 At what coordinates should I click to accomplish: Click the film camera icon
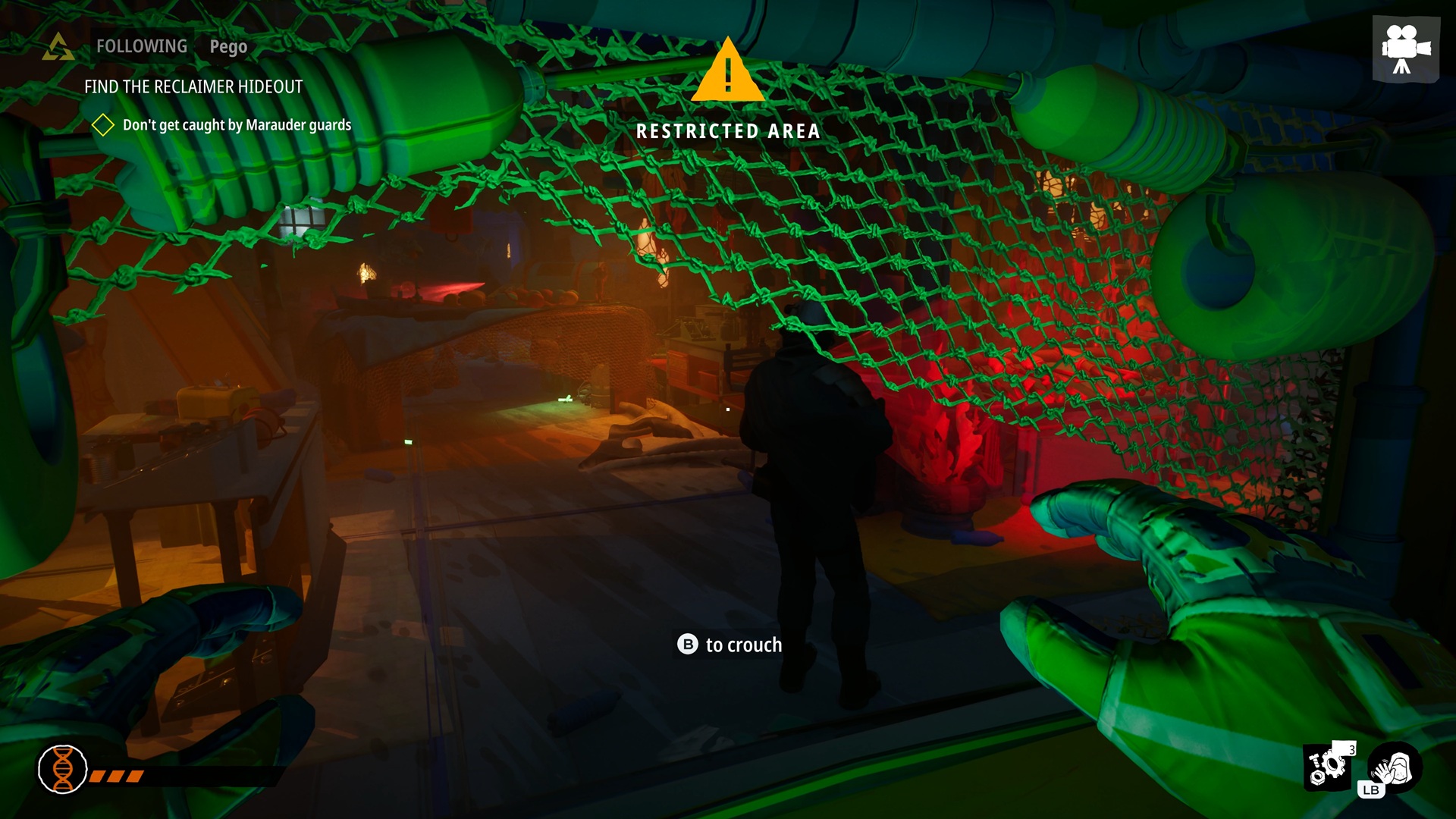coord(1405,49)
